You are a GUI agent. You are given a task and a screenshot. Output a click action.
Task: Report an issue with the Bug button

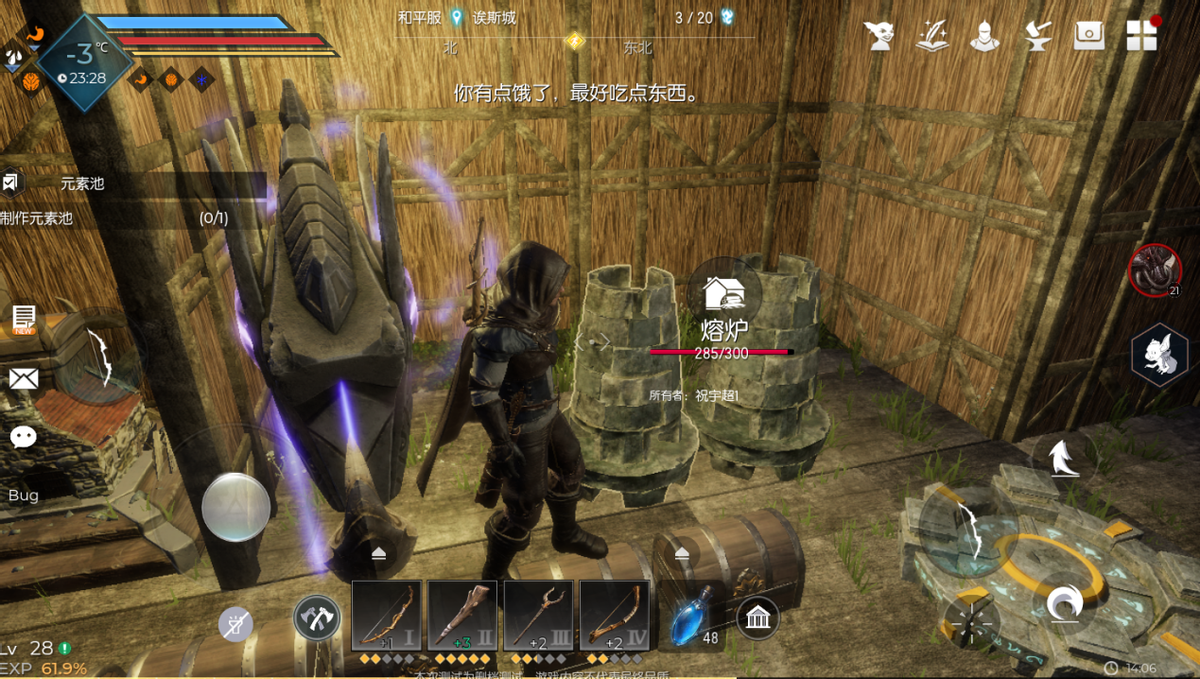click(x=23, y=496)
